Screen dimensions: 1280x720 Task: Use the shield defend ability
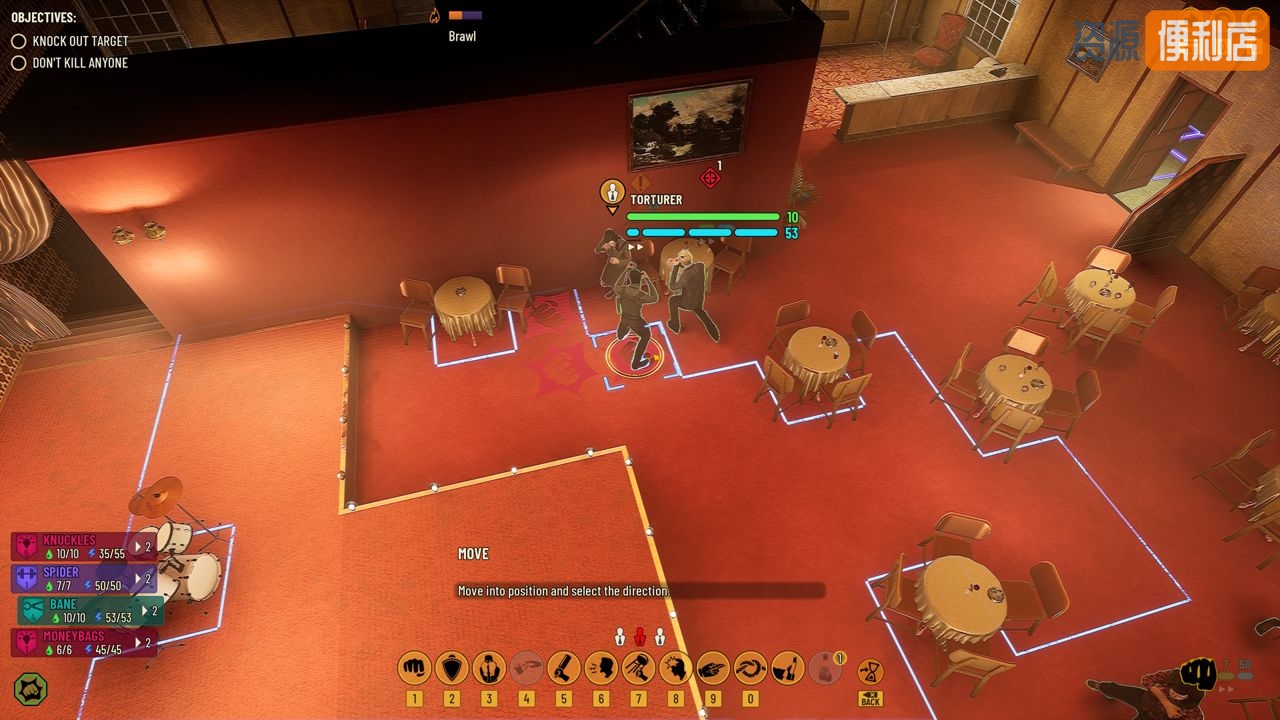click(451, 667)
